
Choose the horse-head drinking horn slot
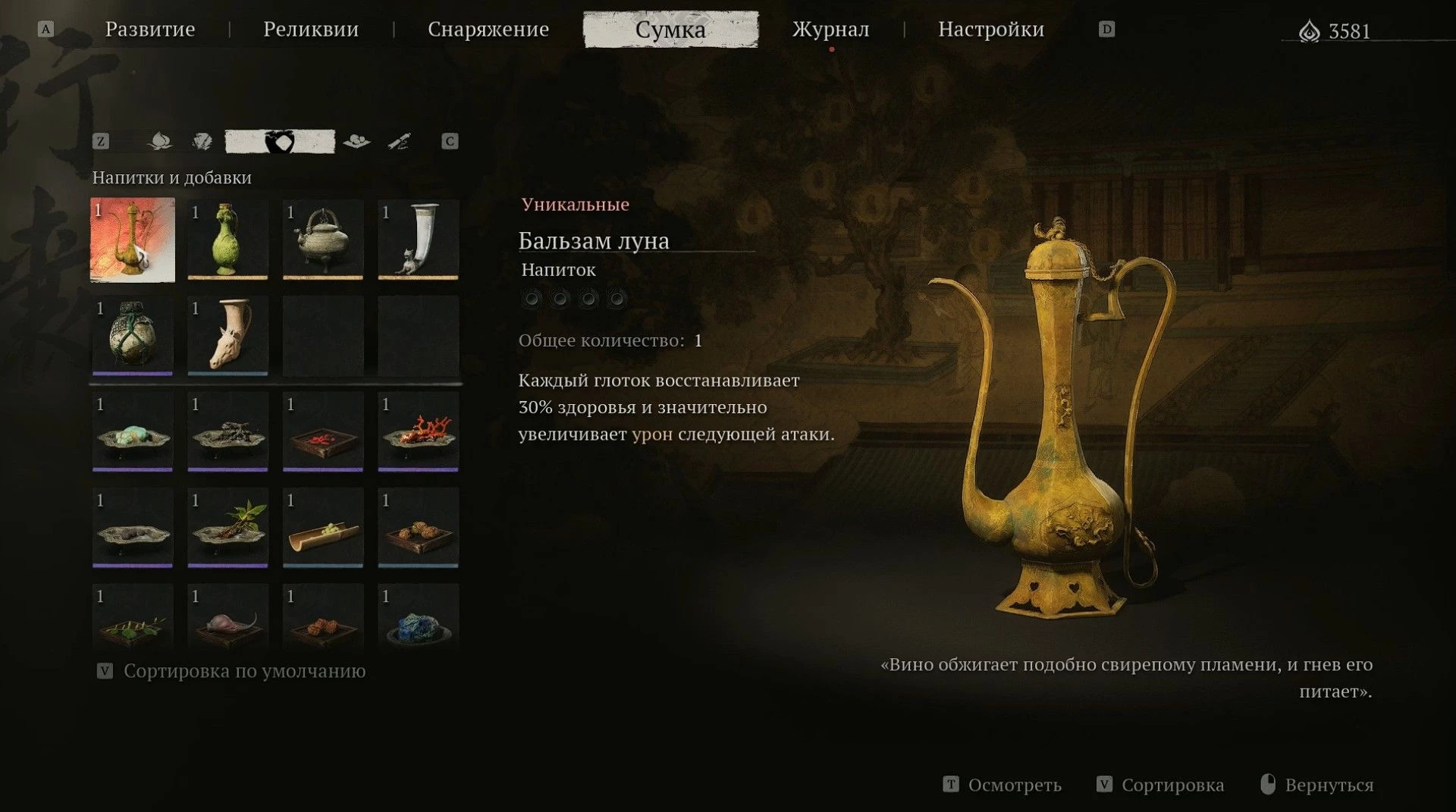coord(227,336)
